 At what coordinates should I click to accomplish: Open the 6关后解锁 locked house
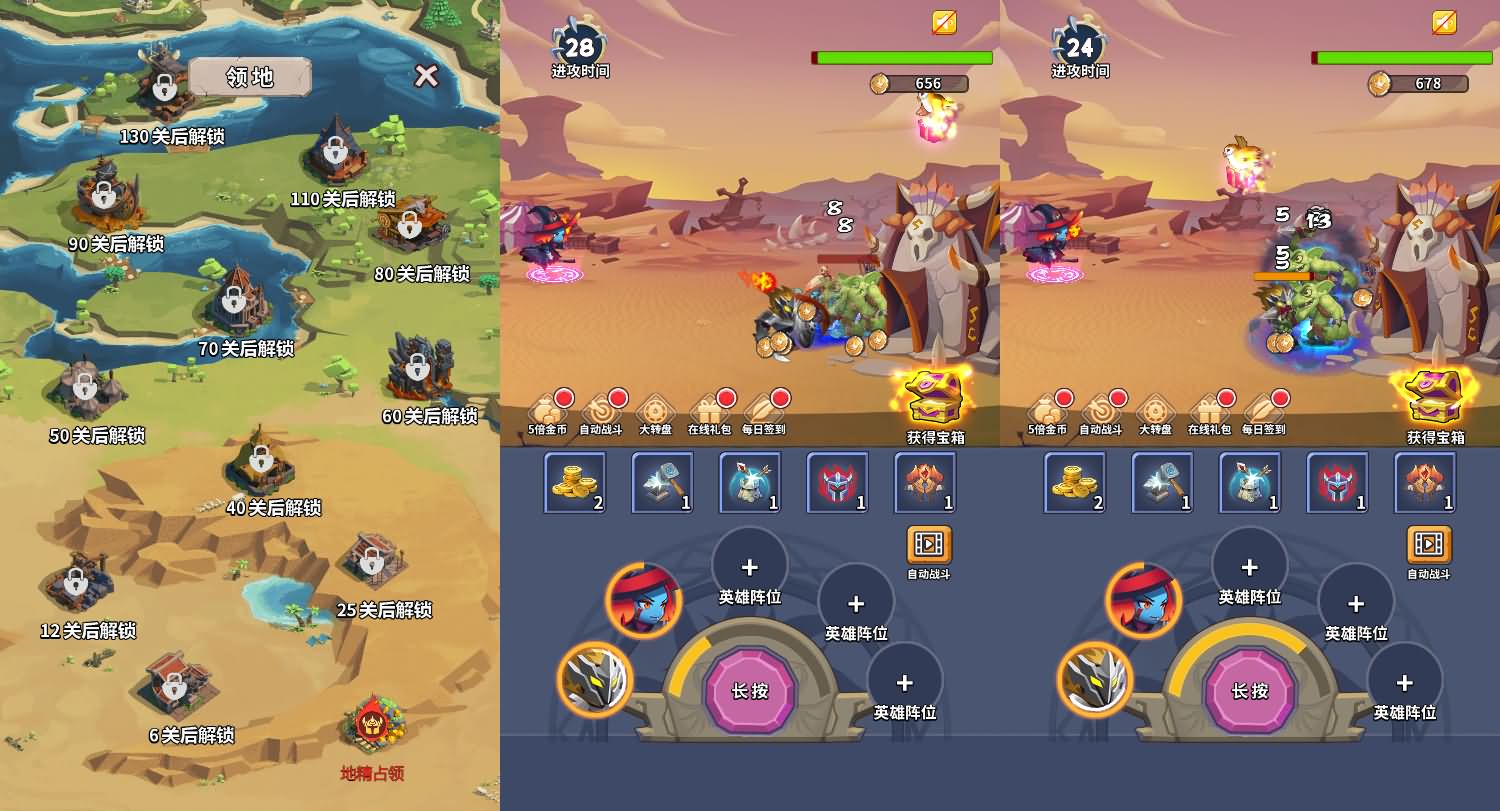point(176,685)
